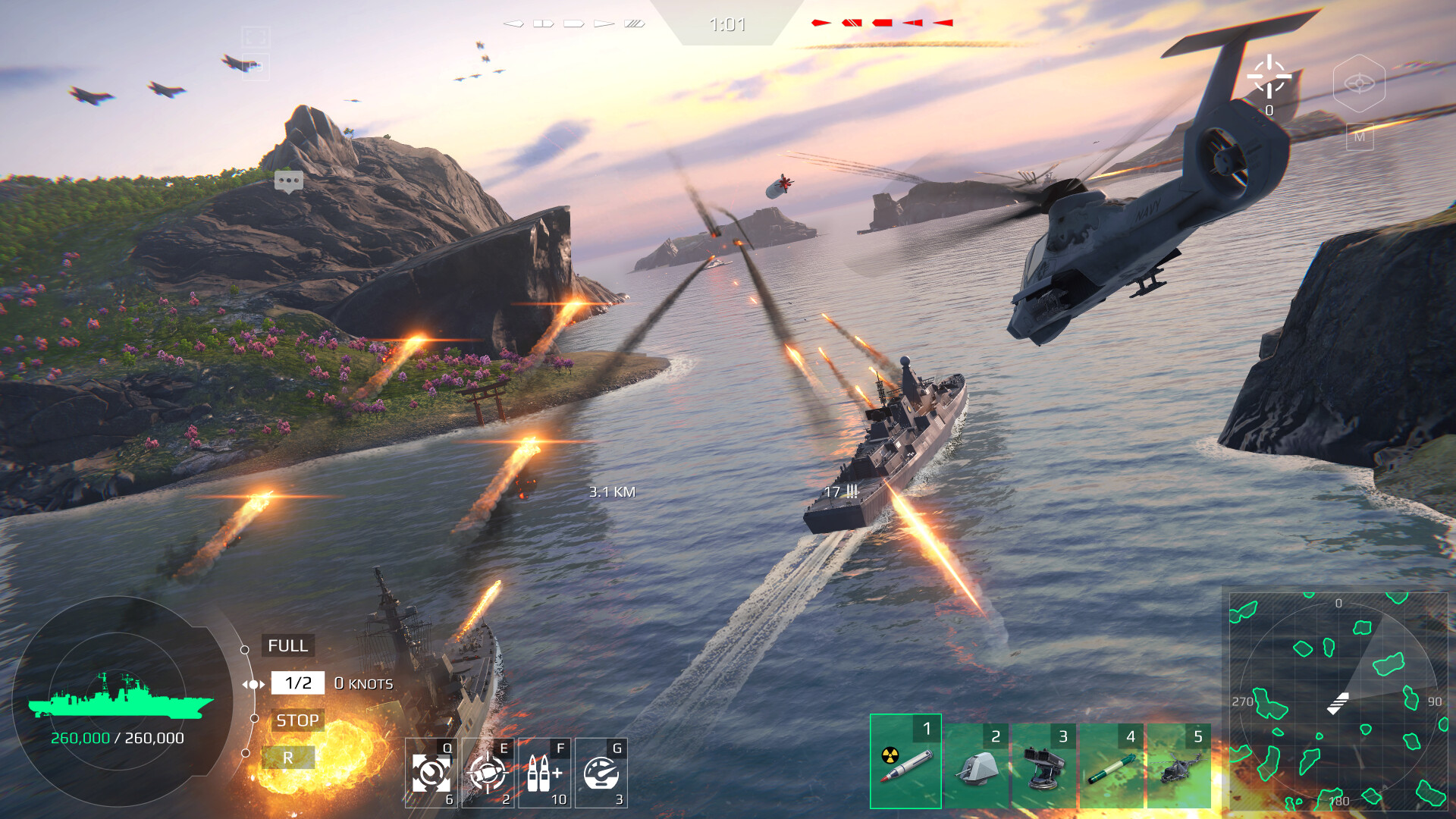Activate the targeted shell crosshair ability
This screenshot has width=1456, height=819.
(x=488, y=773)
